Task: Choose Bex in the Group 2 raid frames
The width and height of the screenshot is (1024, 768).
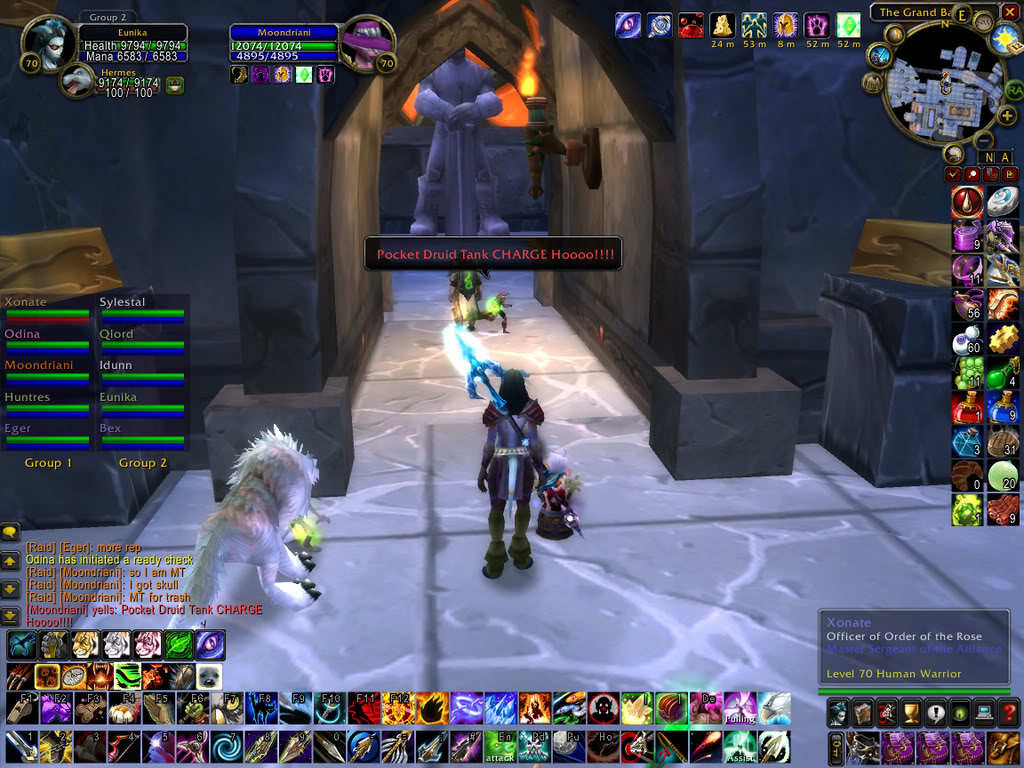Action: click(140, 435)
